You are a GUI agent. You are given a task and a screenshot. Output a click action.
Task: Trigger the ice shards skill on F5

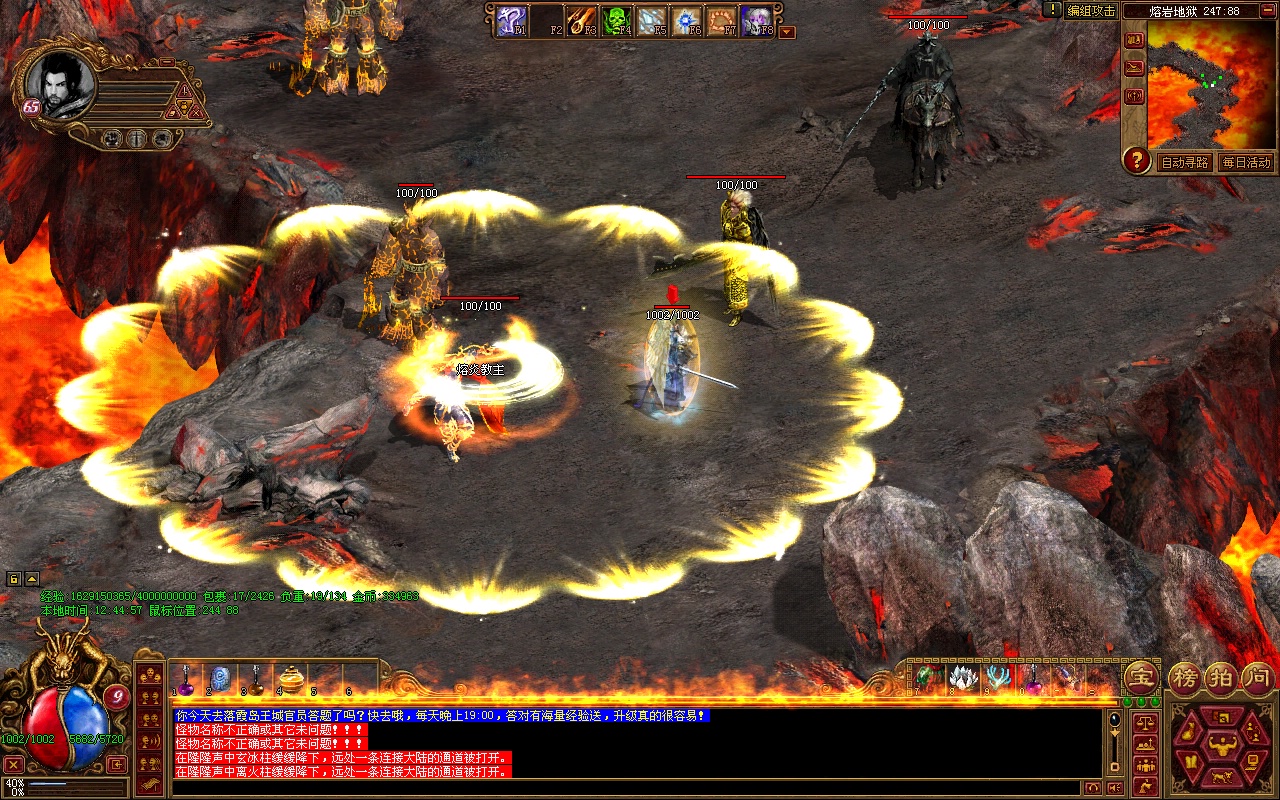click(650, 20)
